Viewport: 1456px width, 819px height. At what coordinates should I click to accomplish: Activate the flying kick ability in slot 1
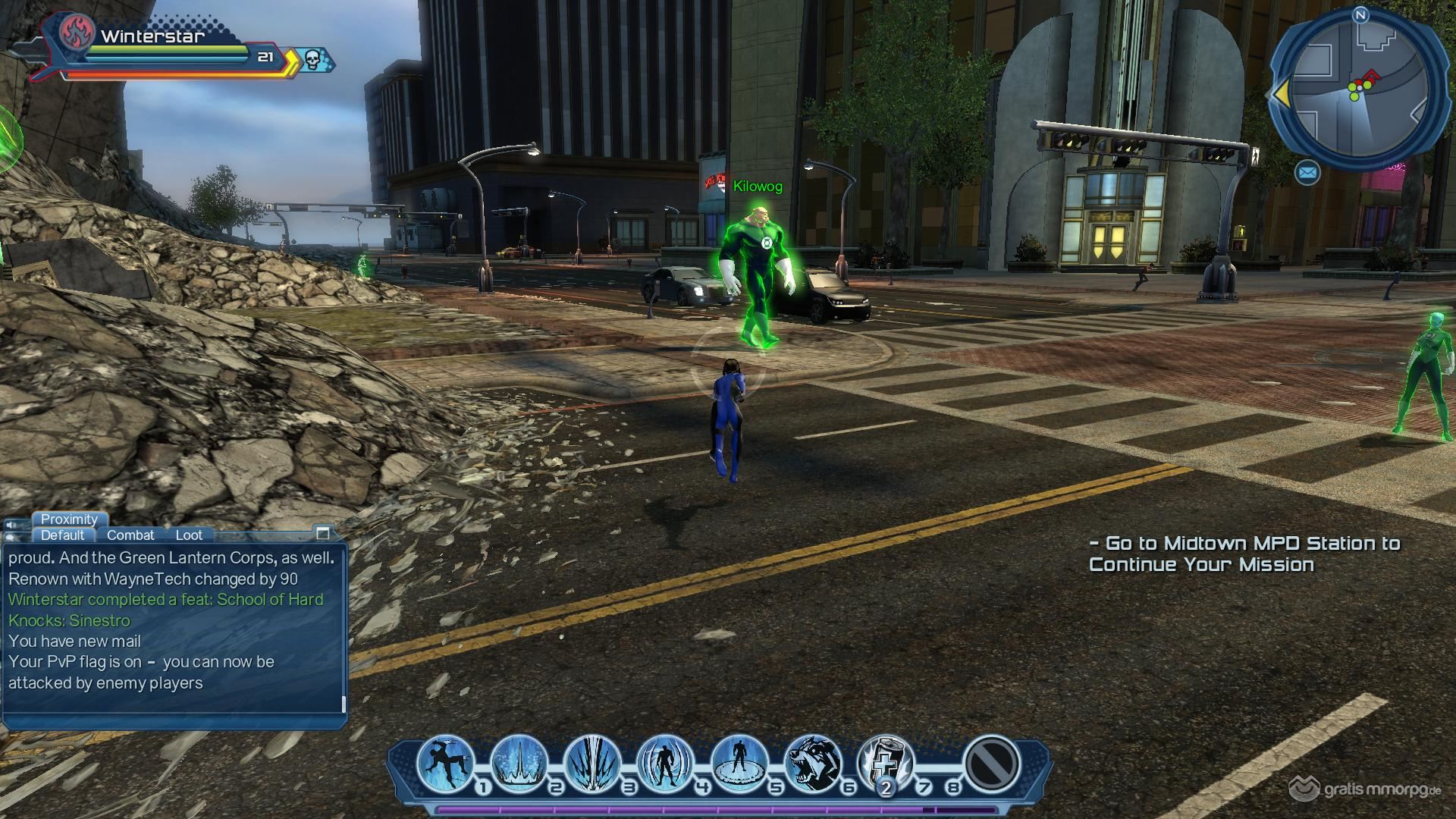[445, 763]
